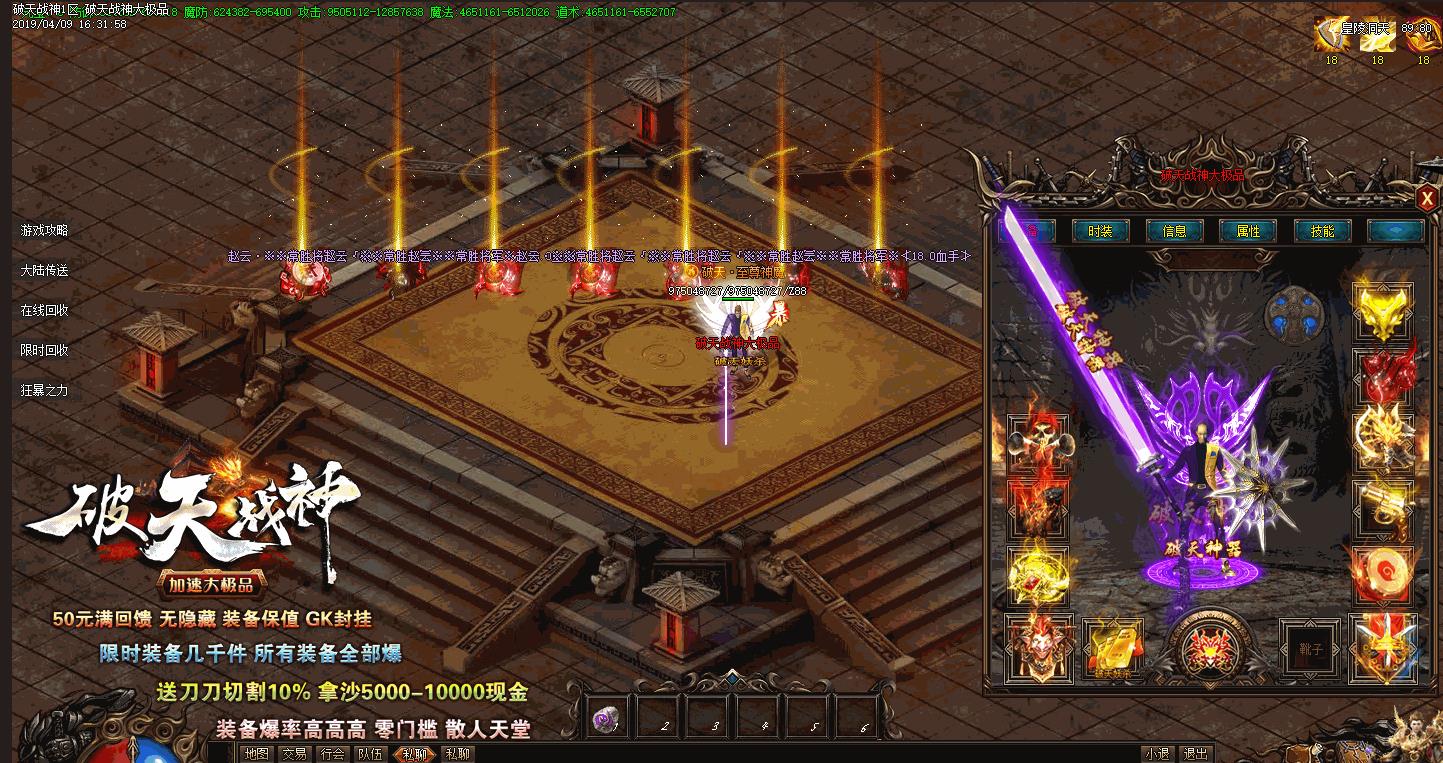Screen dimensions: 1443x763
Task: Open 游戏攻略 game guide link
Action: pyautogui.click(x=45, y=230)
